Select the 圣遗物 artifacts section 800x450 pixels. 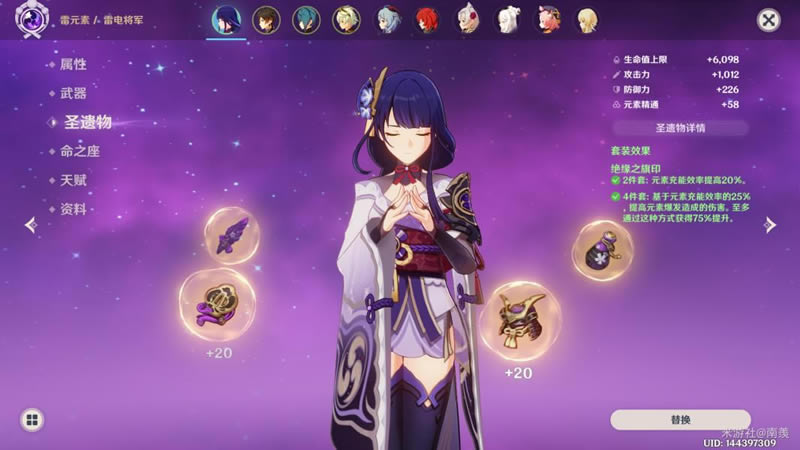[x=86, y=122]
